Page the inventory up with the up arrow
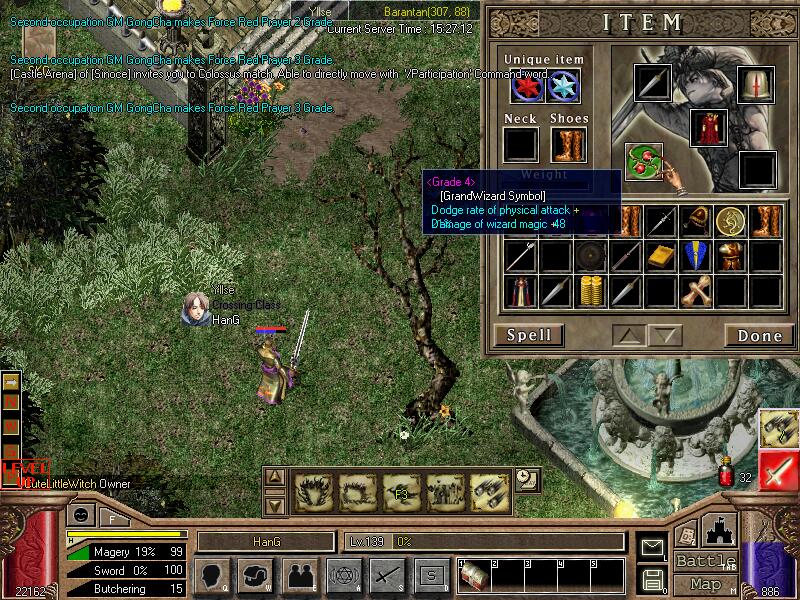The image size is (800, 600). pos(630,335)
